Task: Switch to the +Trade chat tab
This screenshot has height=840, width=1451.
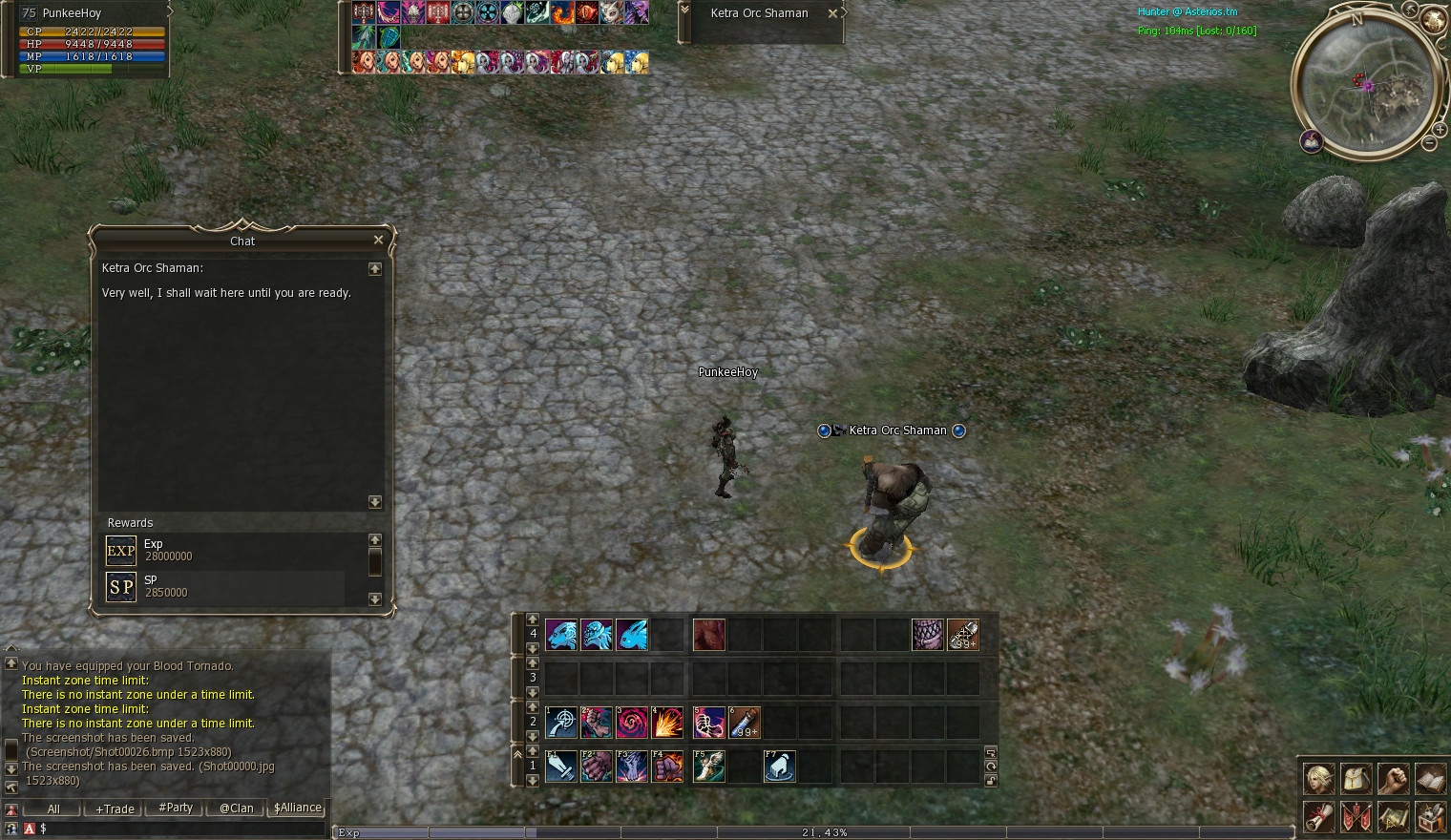Action: [115, 808]
